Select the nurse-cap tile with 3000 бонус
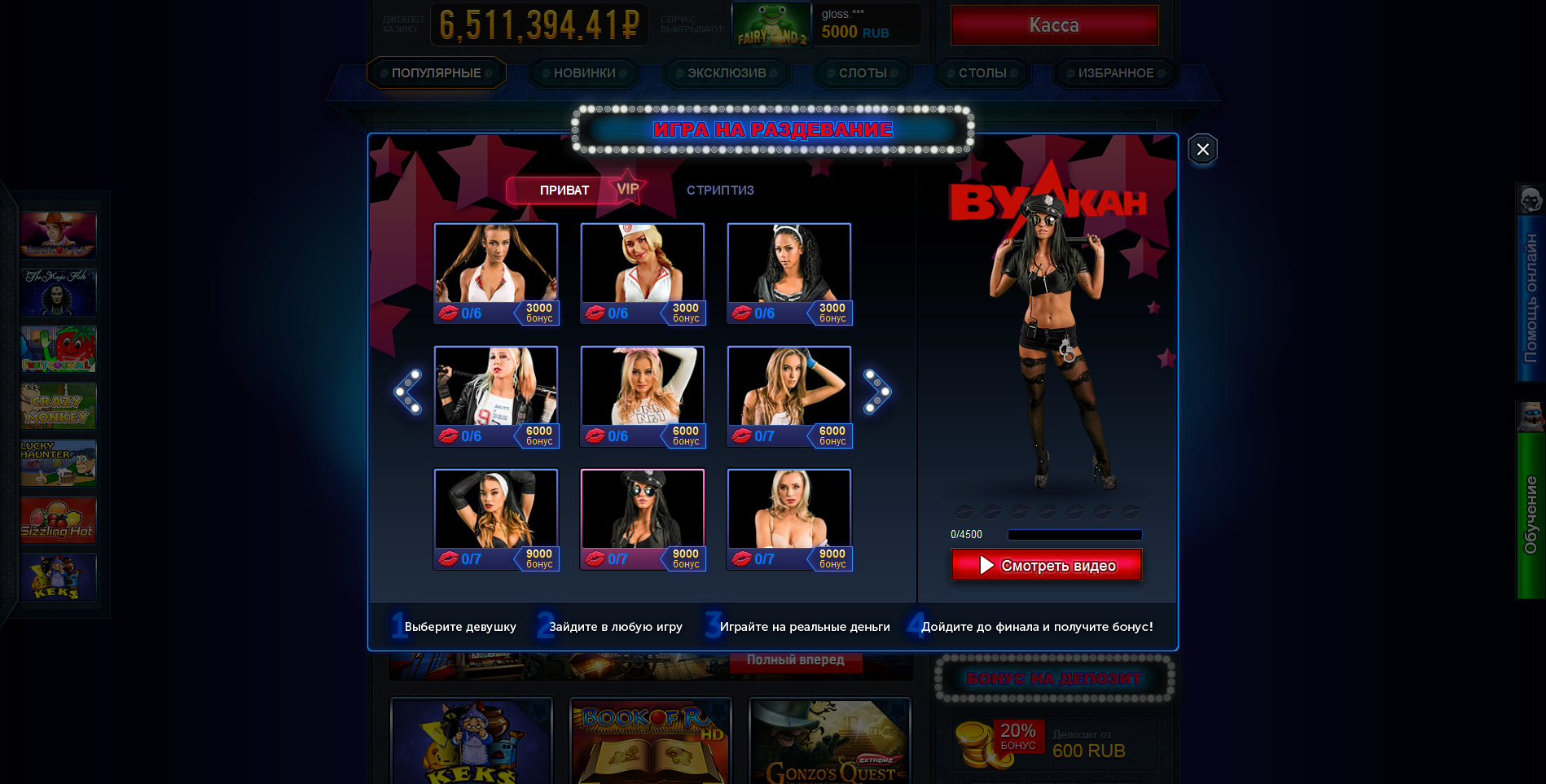Image resolution: width=1546 pixels, height=784 pixels. (643, 274)
